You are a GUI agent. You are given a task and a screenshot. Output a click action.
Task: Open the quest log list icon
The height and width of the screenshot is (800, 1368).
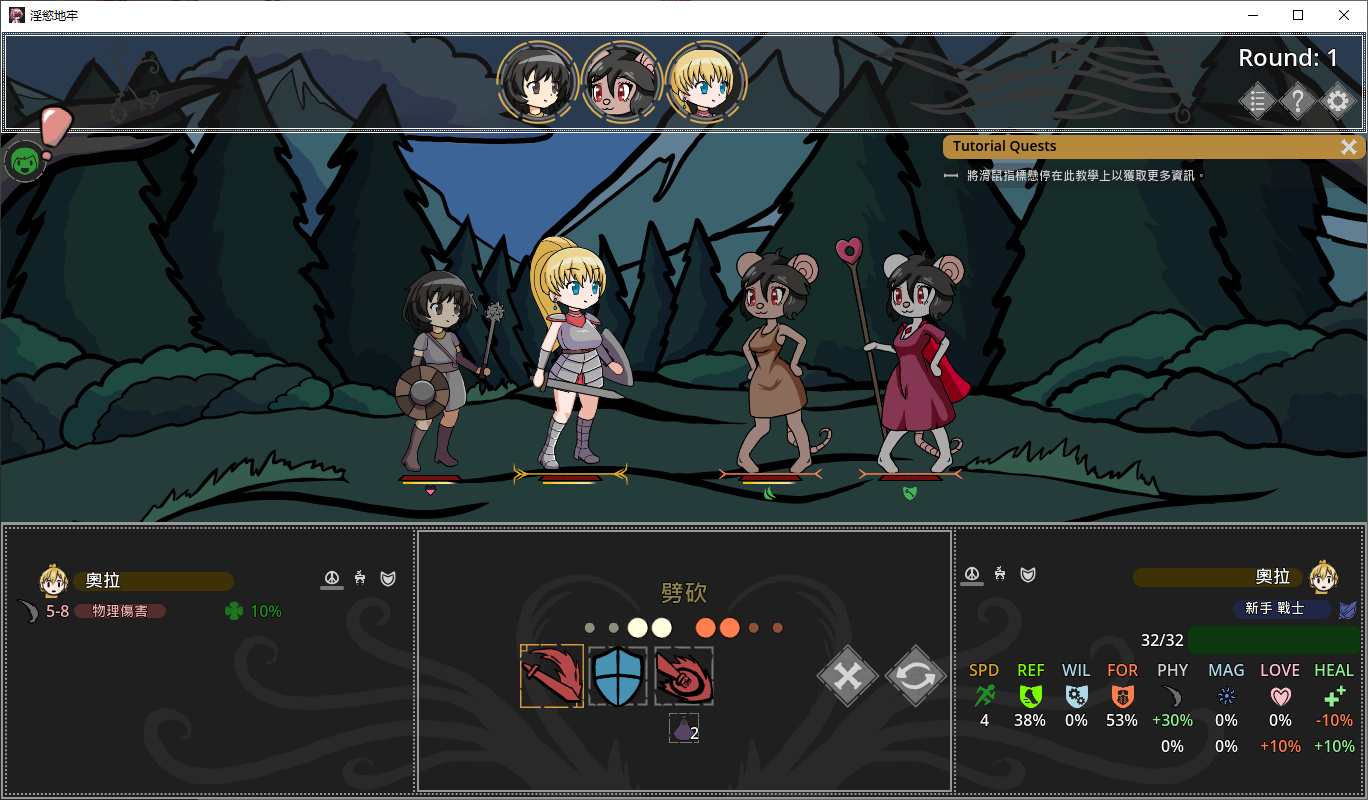(1257, 101)
